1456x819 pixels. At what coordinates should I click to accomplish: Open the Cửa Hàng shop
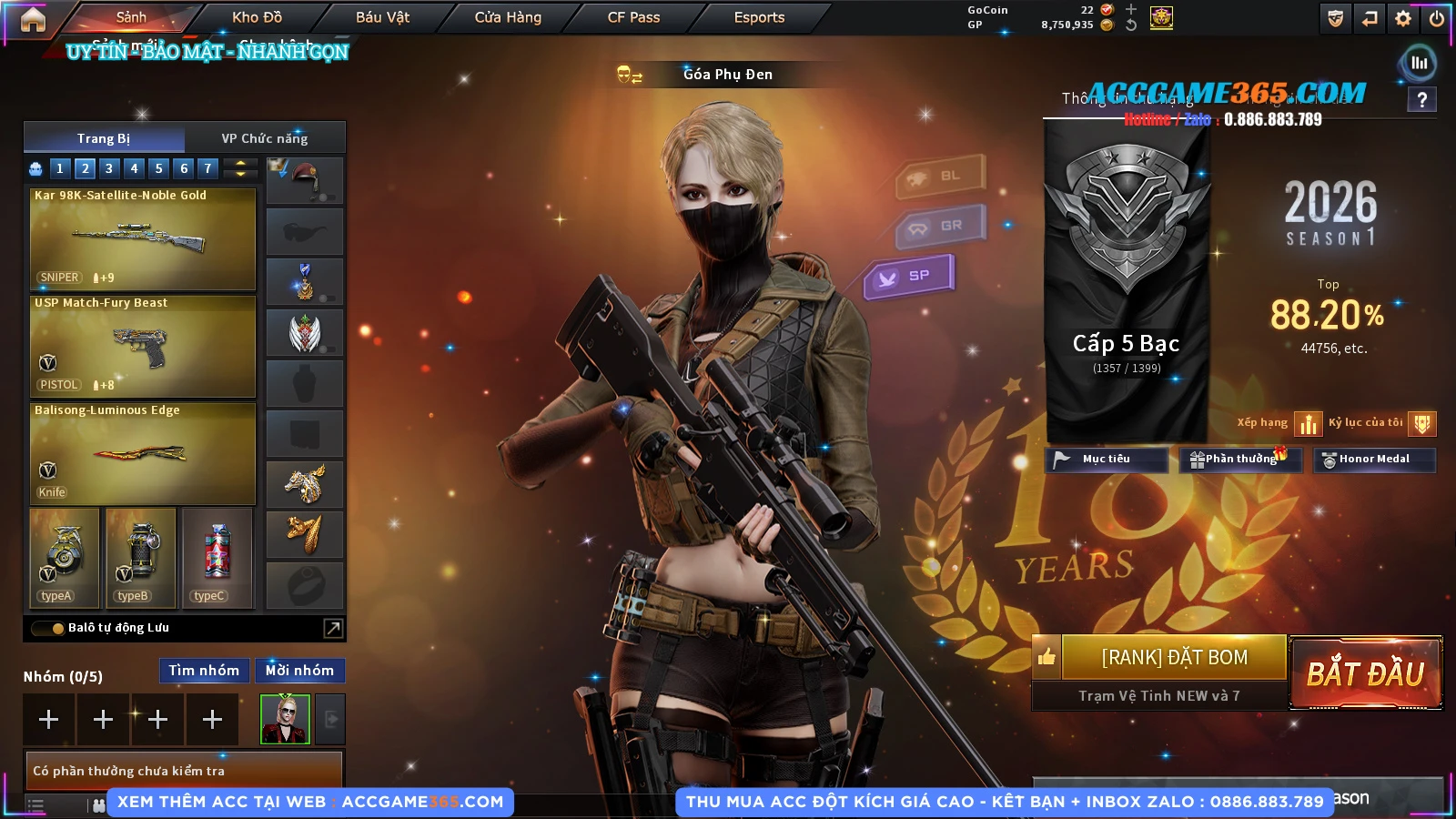click(x=508, y=17)
